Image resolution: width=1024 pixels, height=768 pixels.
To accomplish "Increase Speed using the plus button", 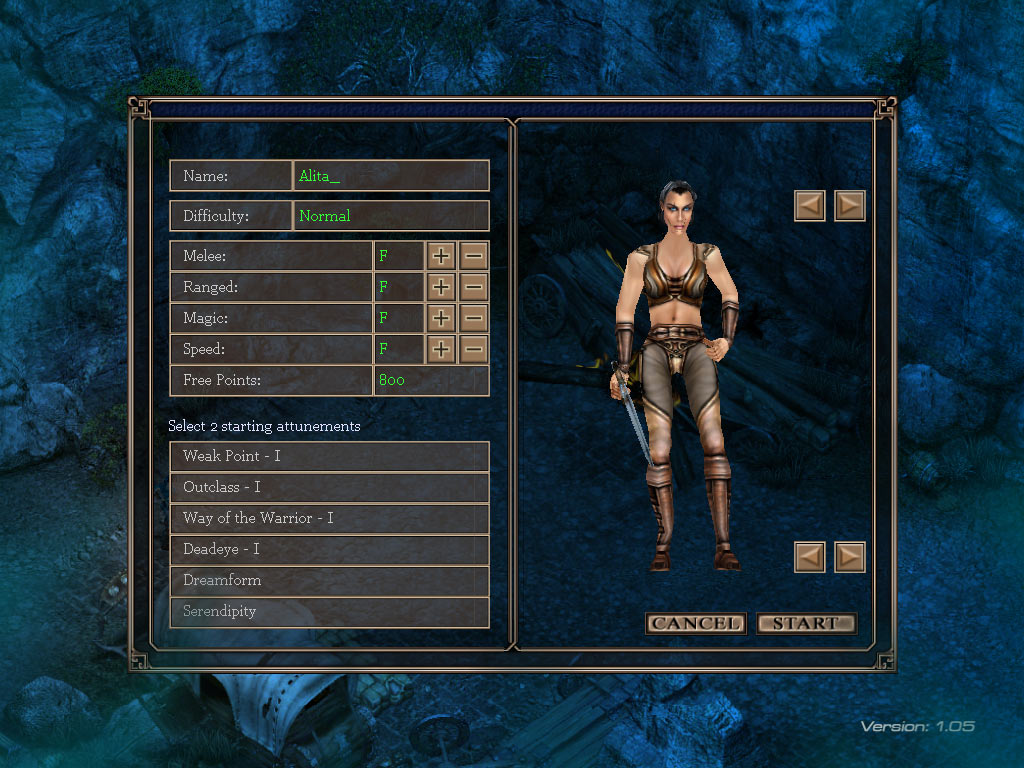I will point(441,350).
